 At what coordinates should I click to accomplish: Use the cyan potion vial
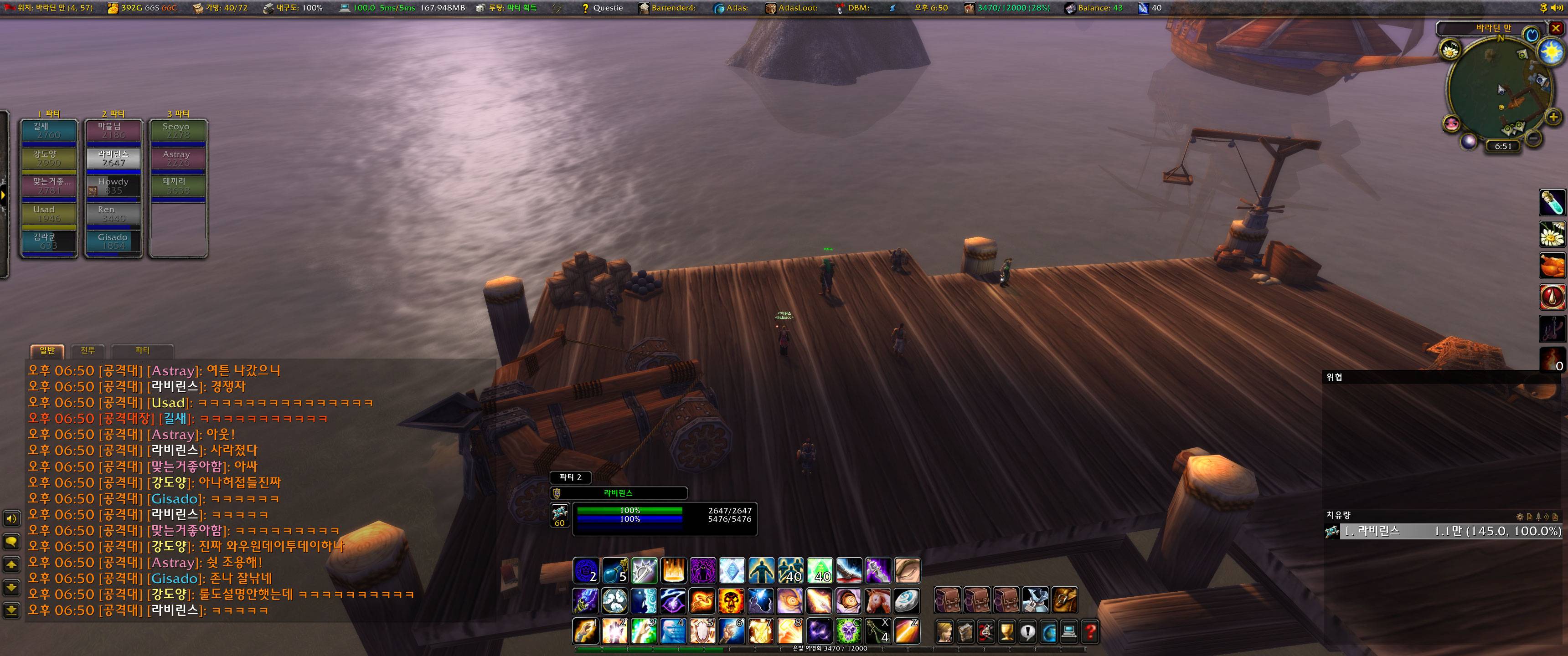coord(1552,203)
